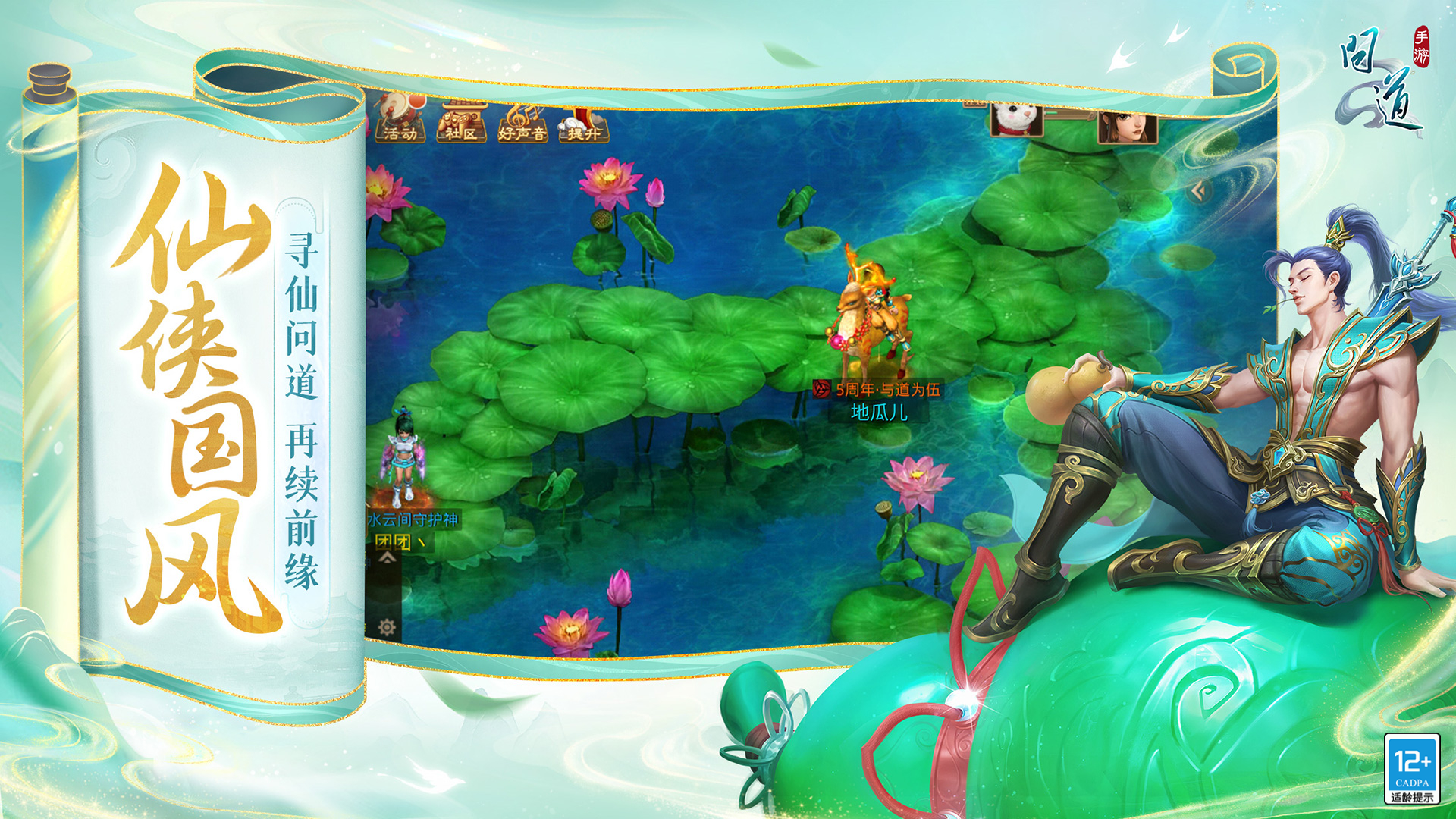Select the white rabbit pet portrait
This screenshot has height=819, width=1456.
[x=1016, y=120]
